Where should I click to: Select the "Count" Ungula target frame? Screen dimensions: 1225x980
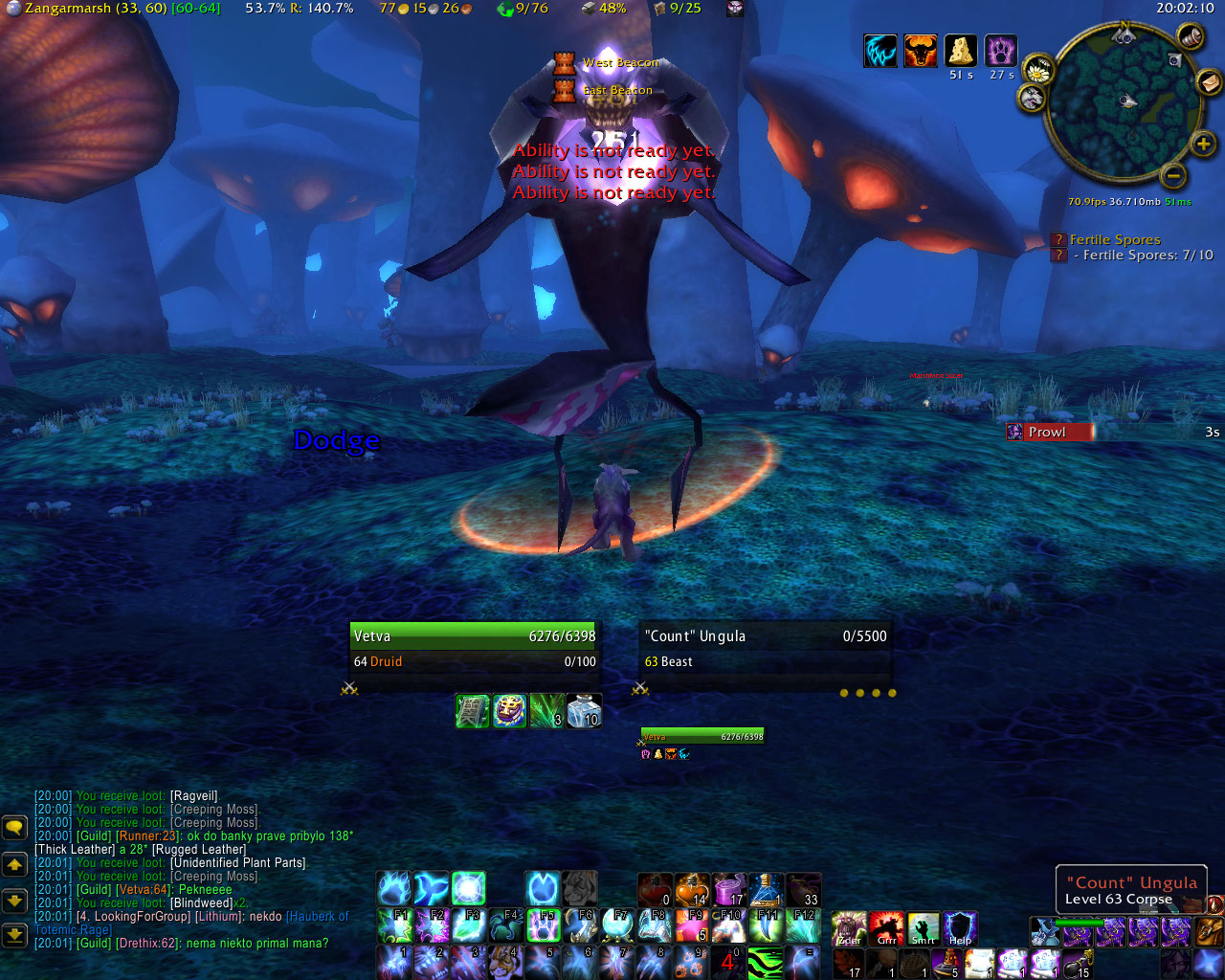coord(765,647)
